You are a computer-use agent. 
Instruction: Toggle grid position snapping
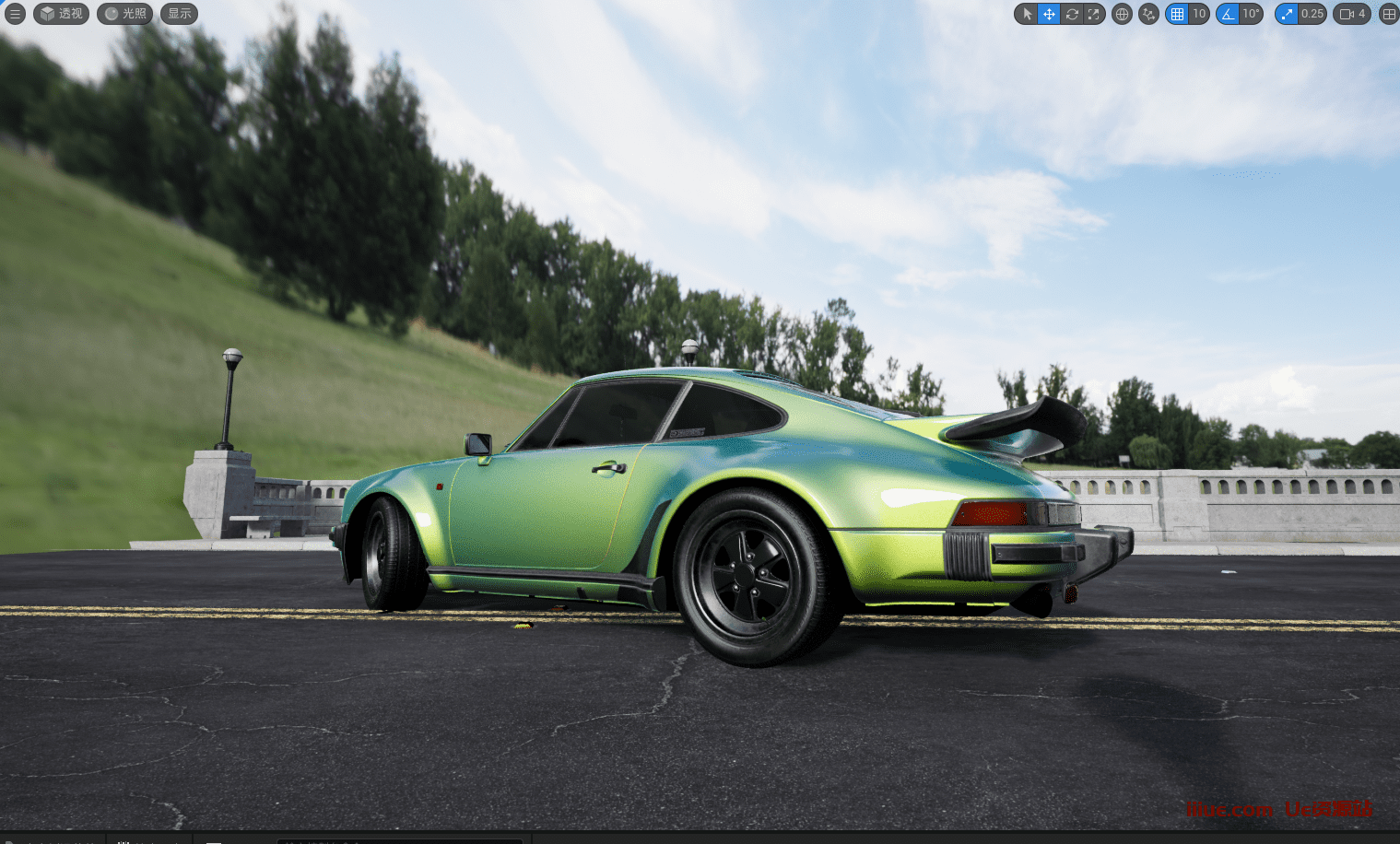click(x=1177, y=14)
